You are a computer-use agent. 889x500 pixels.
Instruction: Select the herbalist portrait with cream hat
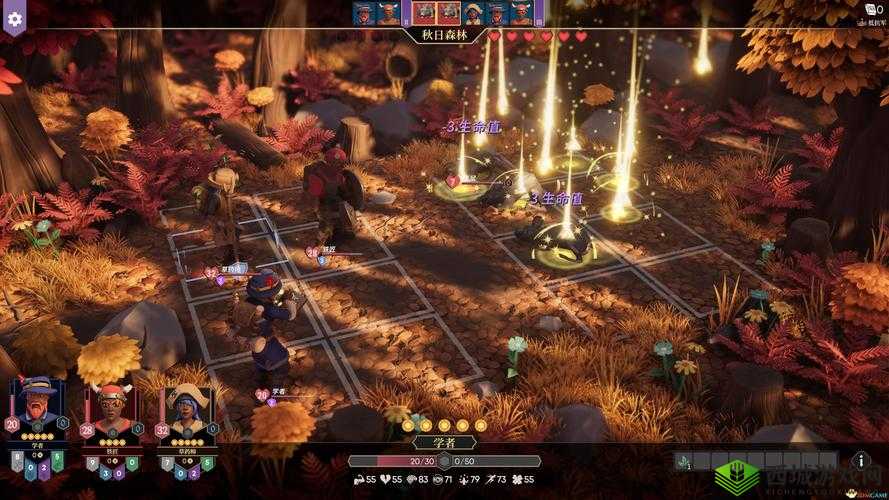[188, 409]
